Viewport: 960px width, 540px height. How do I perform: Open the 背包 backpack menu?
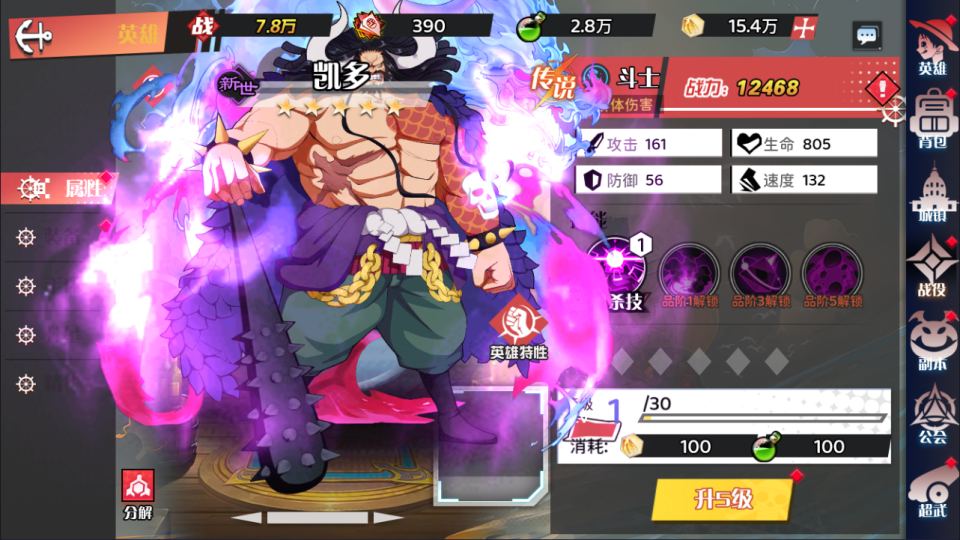coord(932,120)
